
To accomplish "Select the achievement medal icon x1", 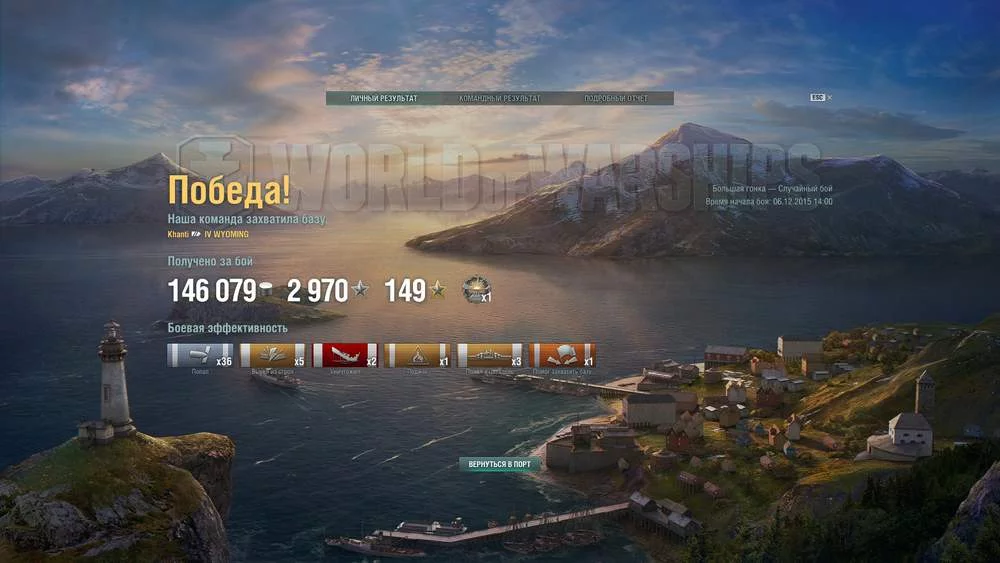I will [476, 290].
